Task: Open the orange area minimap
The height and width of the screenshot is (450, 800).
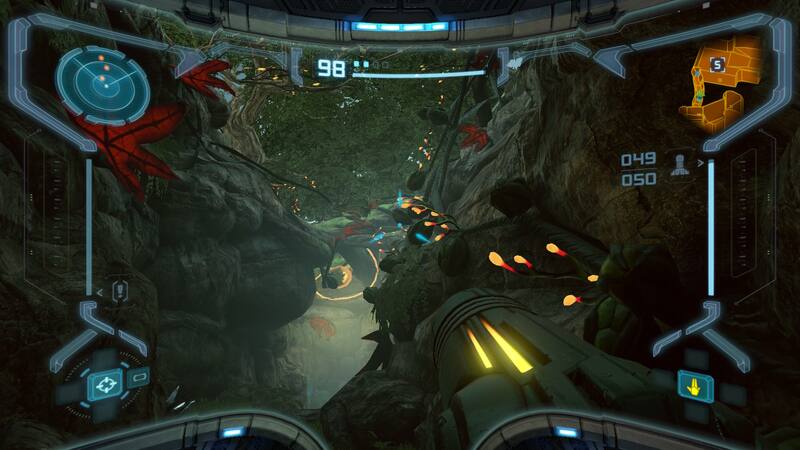Action: point(720,82)
